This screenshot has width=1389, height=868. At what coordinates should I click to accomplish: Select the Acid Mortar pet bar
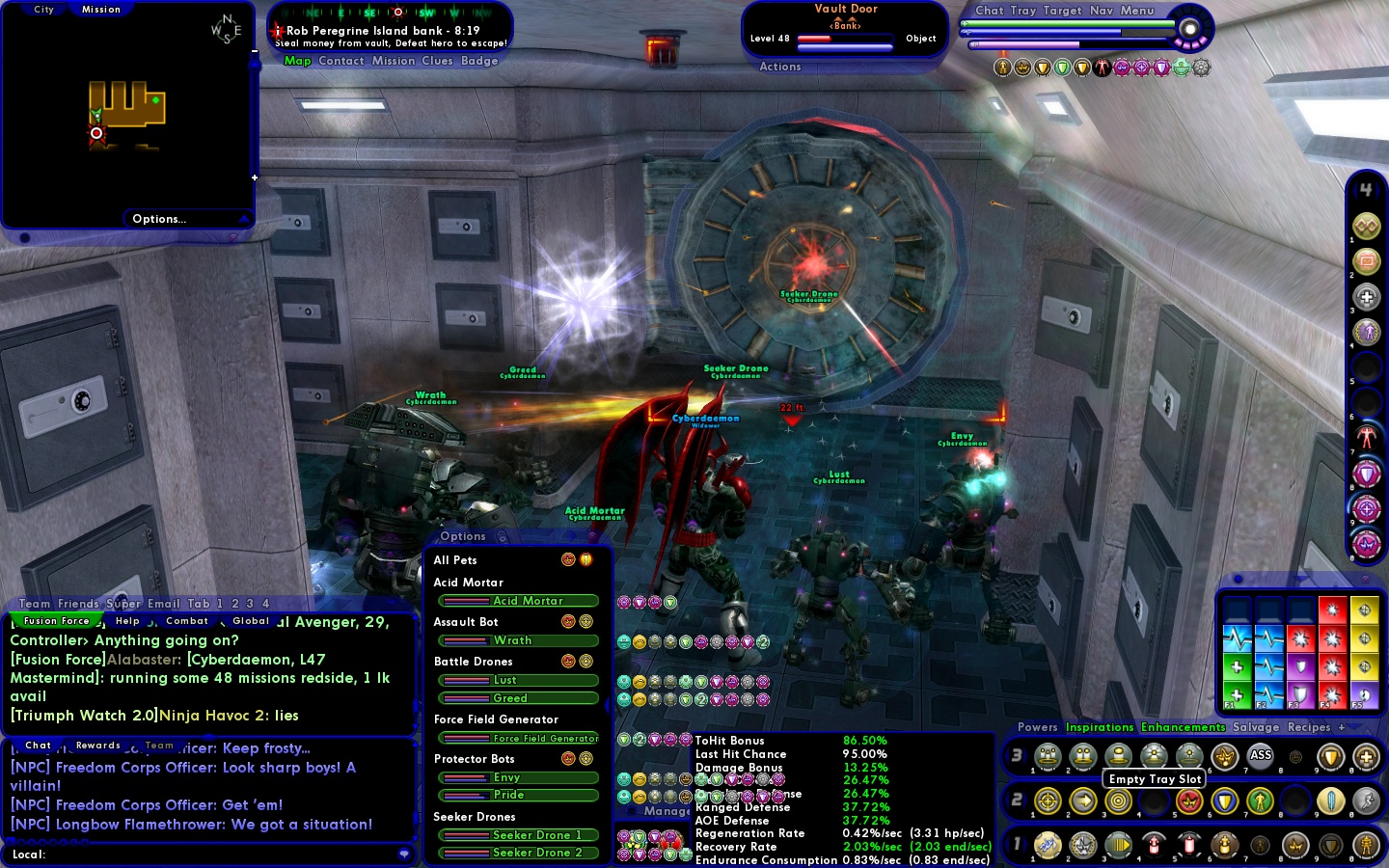tap(519, 601)
